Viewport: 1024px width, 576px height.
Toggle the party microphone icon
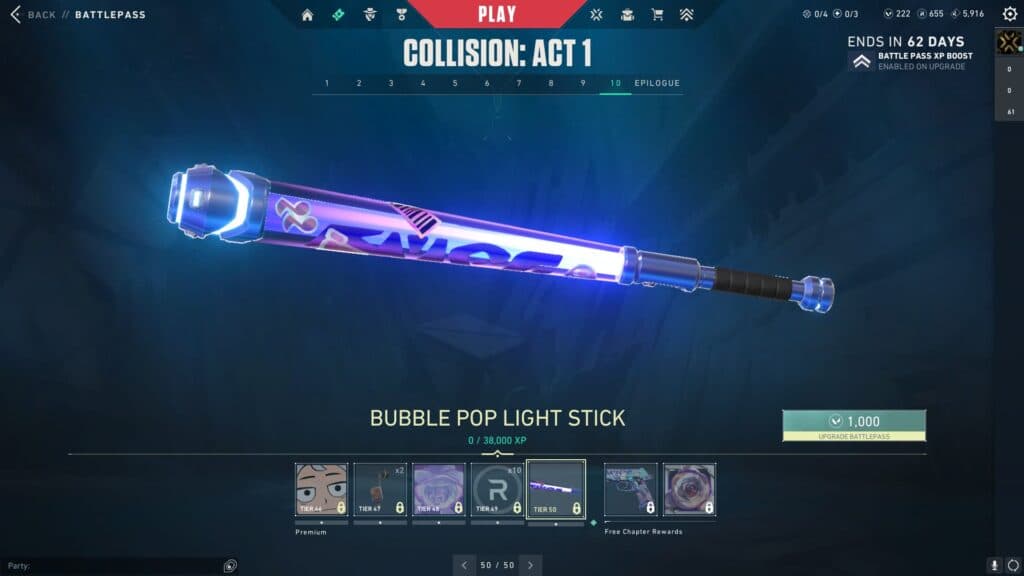pos(994,565)
